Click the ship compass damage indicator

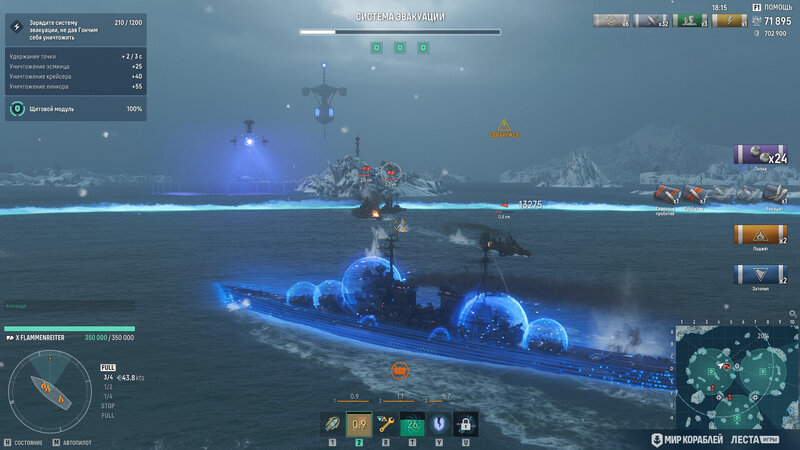(x=49, y=393)
